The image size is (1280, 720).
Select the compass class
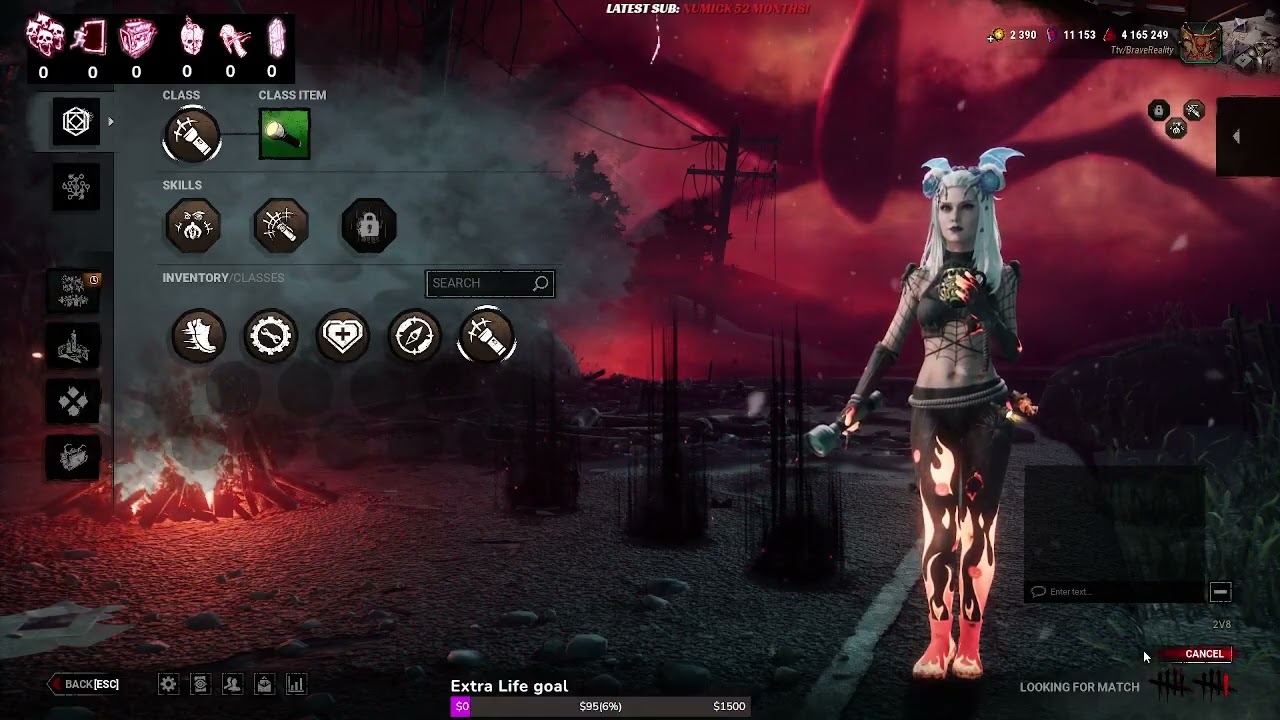coord(415,335)
